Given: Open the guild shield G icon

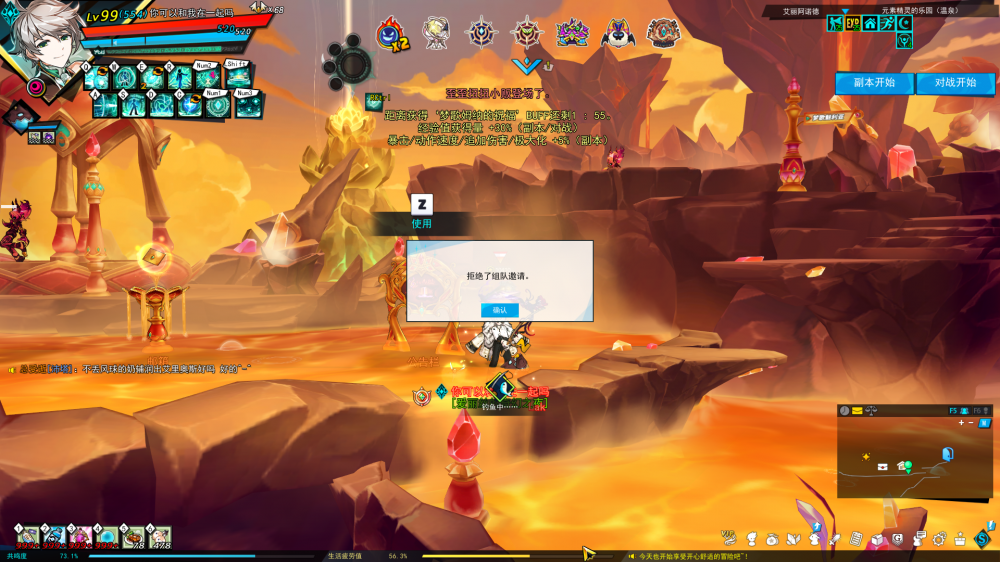Looking at the screenshot, I should (897, 540).
